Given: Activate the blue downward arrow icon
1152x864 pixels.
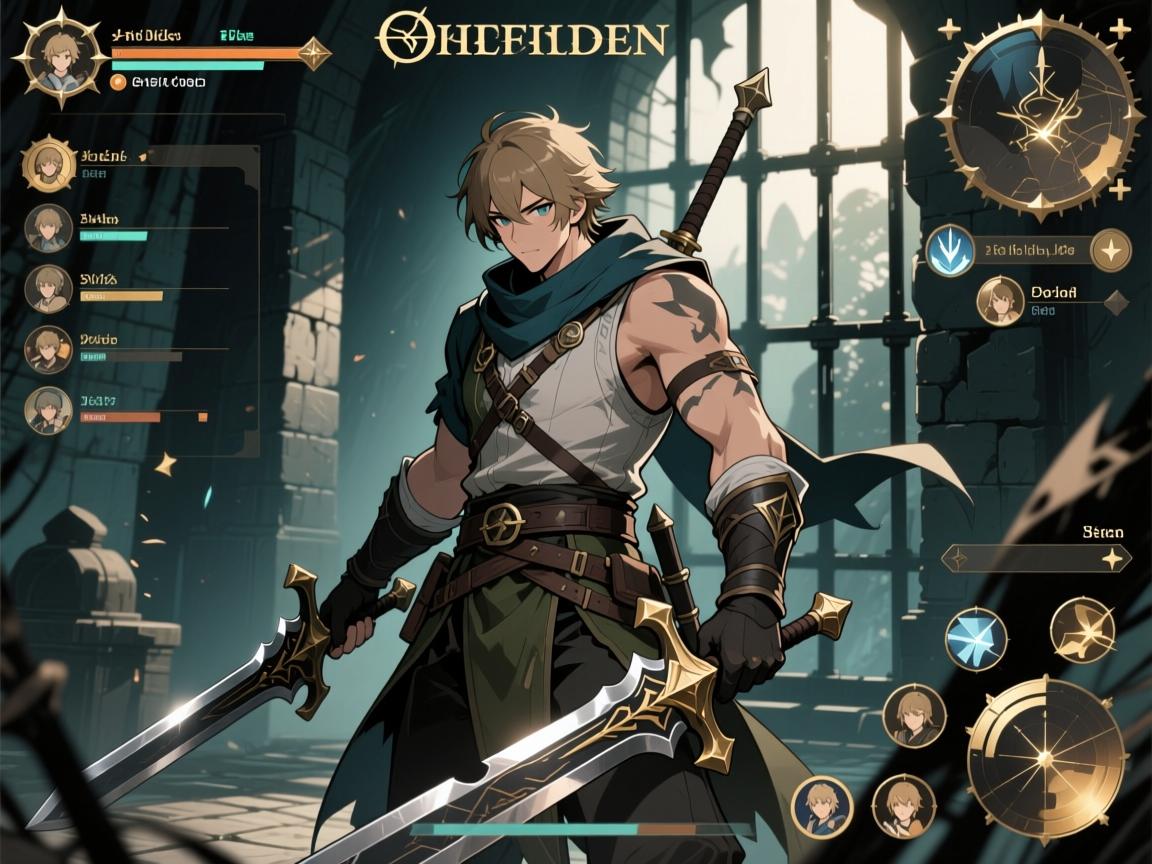Looking at the screenshot, I should point(949,250).
